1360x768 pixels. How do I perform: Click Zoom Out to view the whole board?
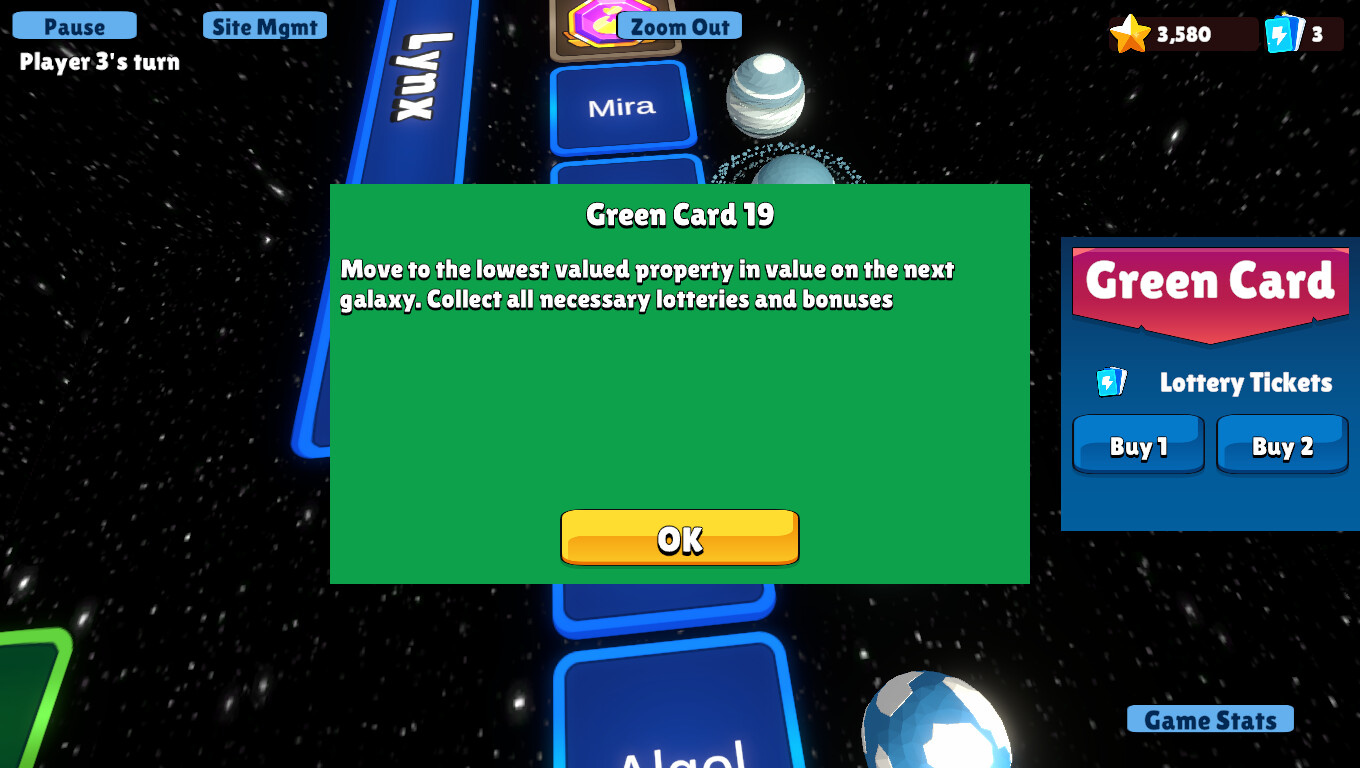click(x=679, y=26)
